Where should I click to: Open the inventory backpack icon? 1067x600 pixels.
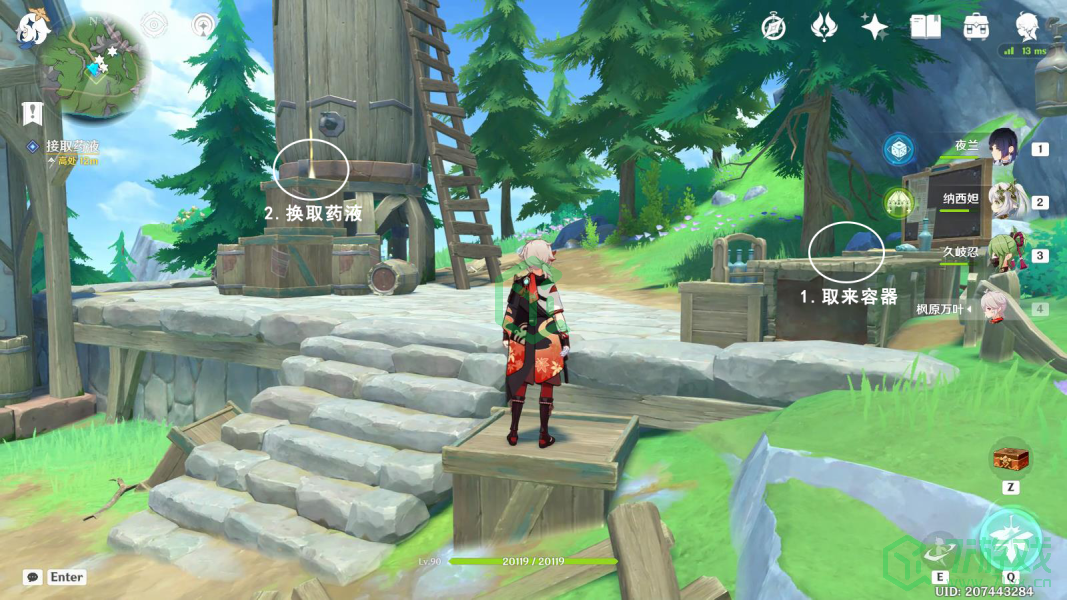point(976,27)
